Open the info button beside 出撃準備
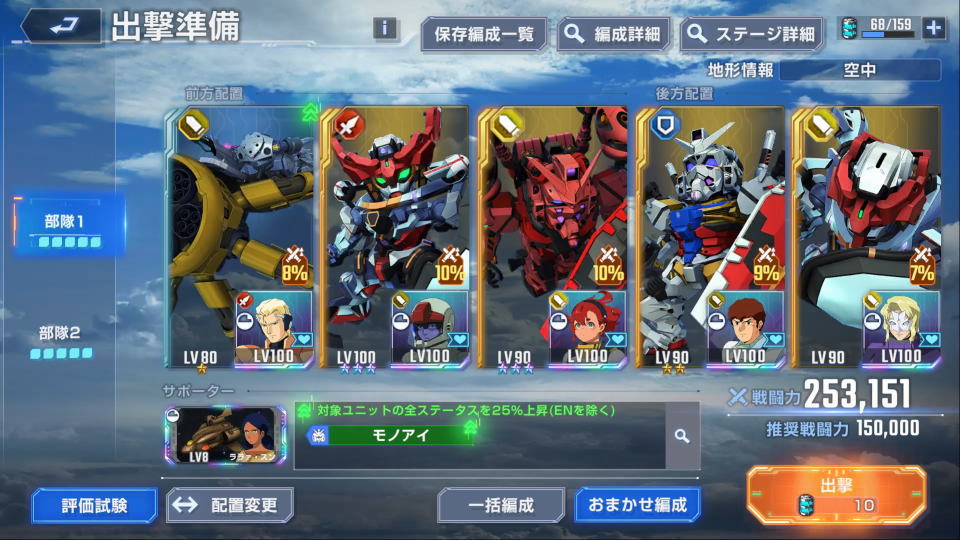 coord(385,28)
